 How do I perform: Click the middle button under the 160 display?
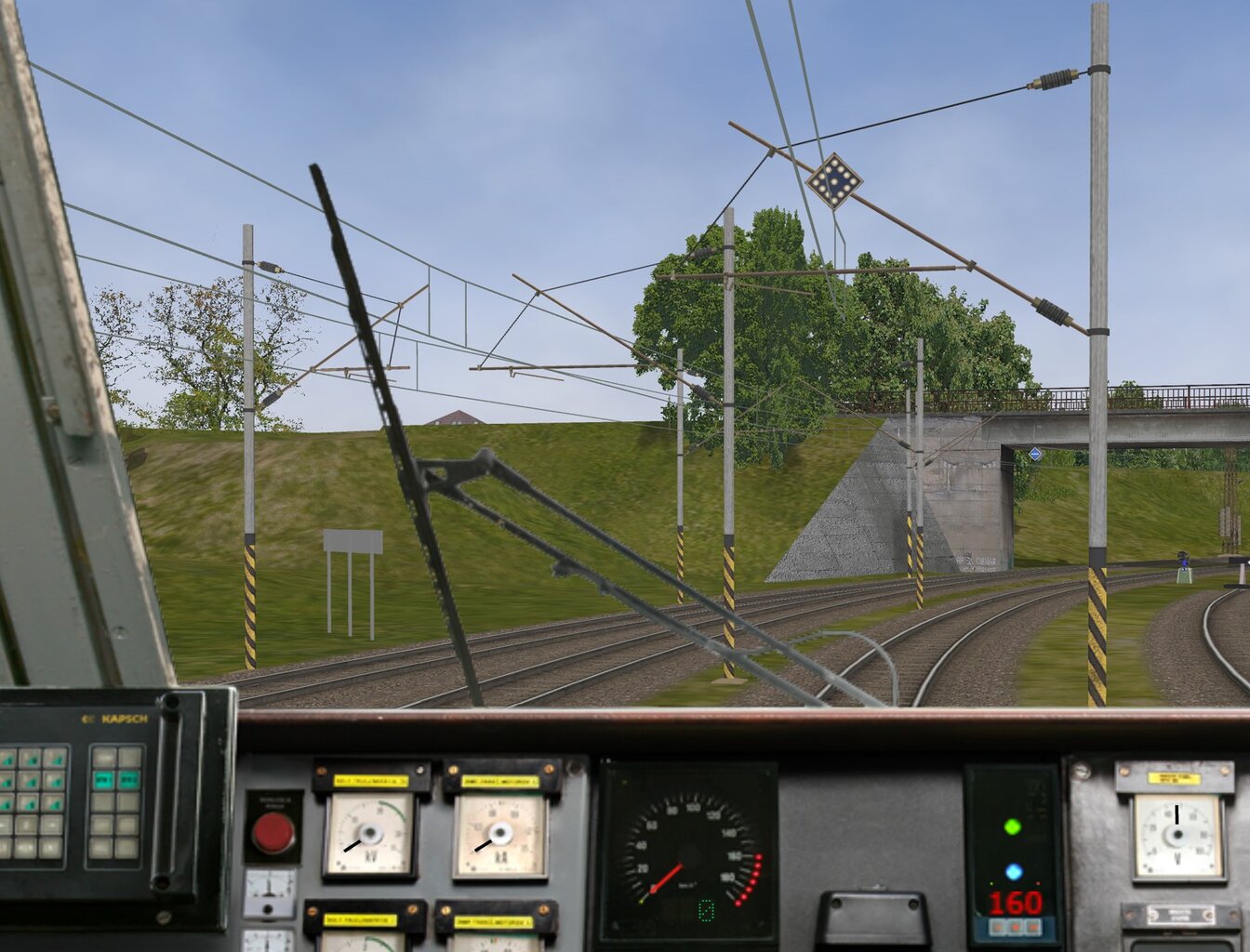[x=1014, y=928]
